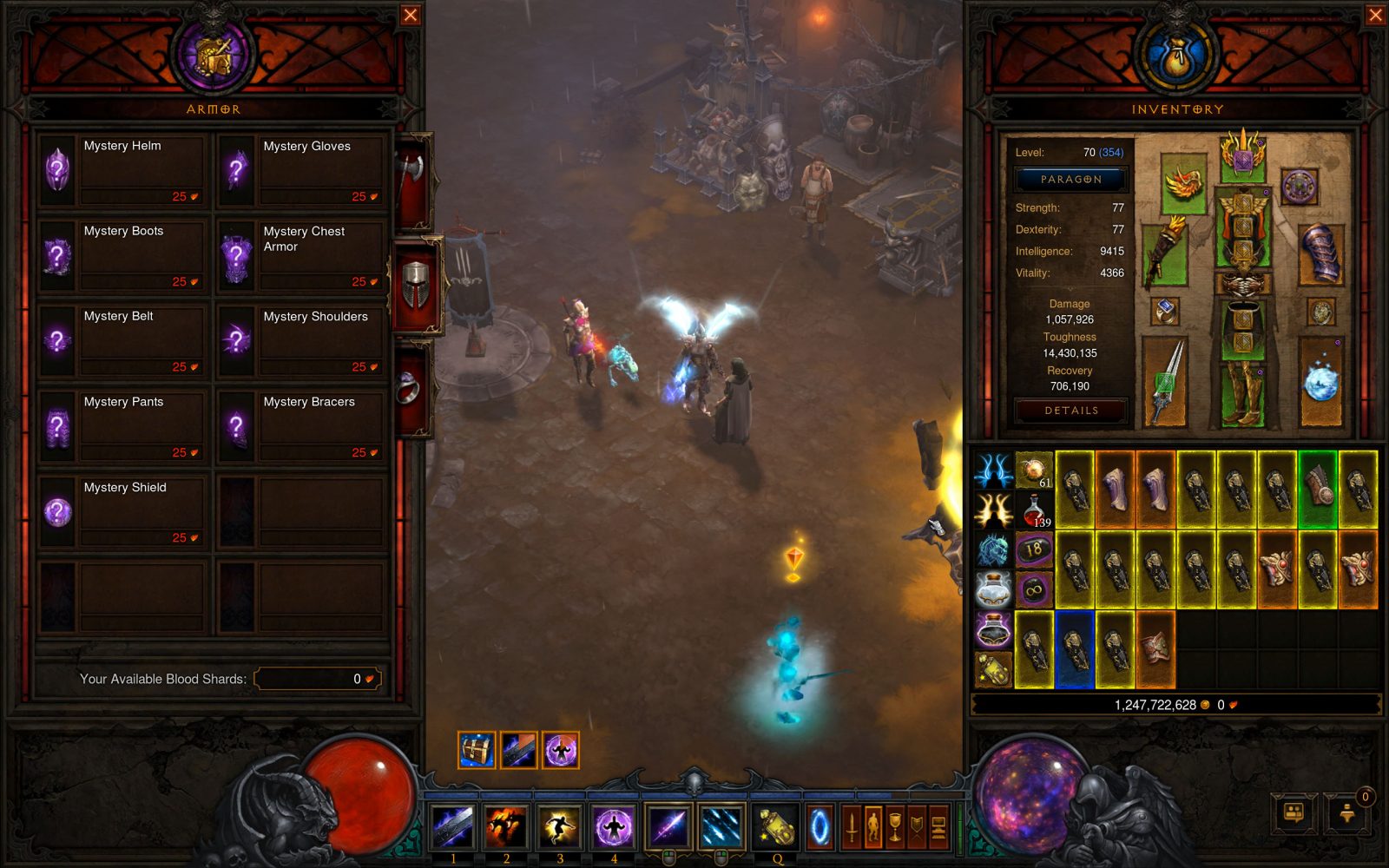Show character stat Details
The height and width of the screenshot is (868, 1389).
tap(1071, 411)
